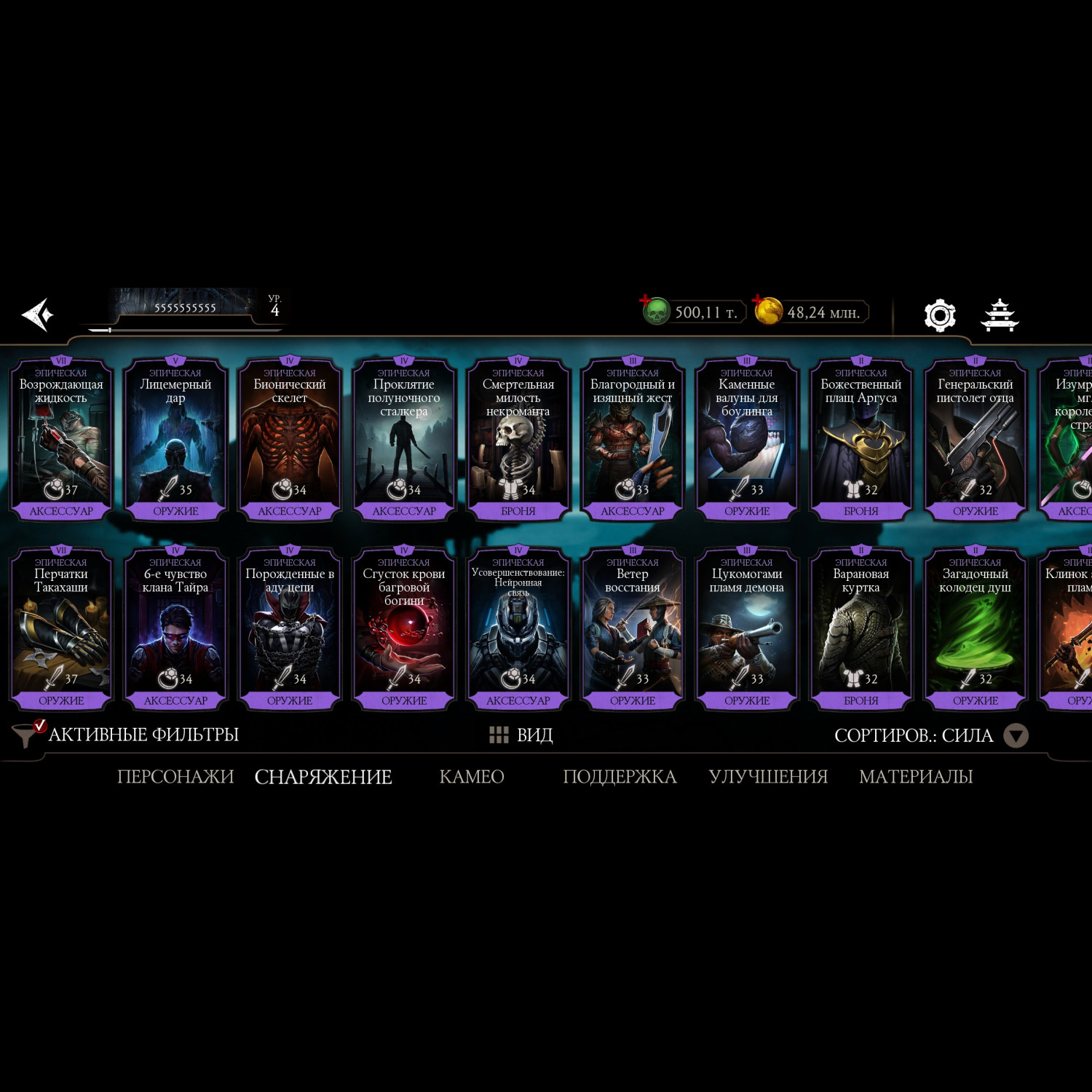
Task: Open the gear settings menu
Action: pos(939,315)
